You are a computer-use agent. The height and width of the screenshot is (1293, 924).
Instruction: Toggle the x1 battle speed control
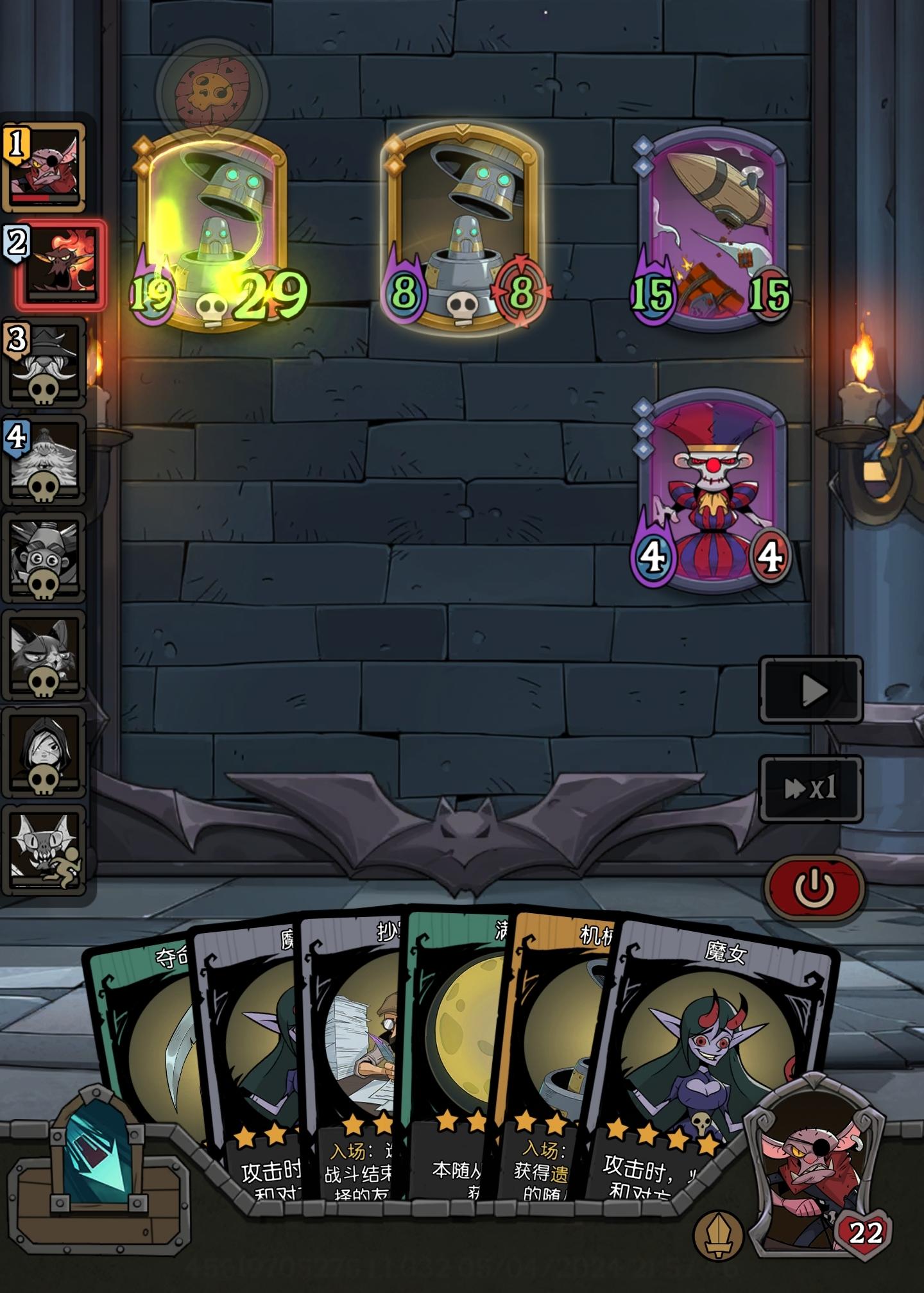click(812, 789)
